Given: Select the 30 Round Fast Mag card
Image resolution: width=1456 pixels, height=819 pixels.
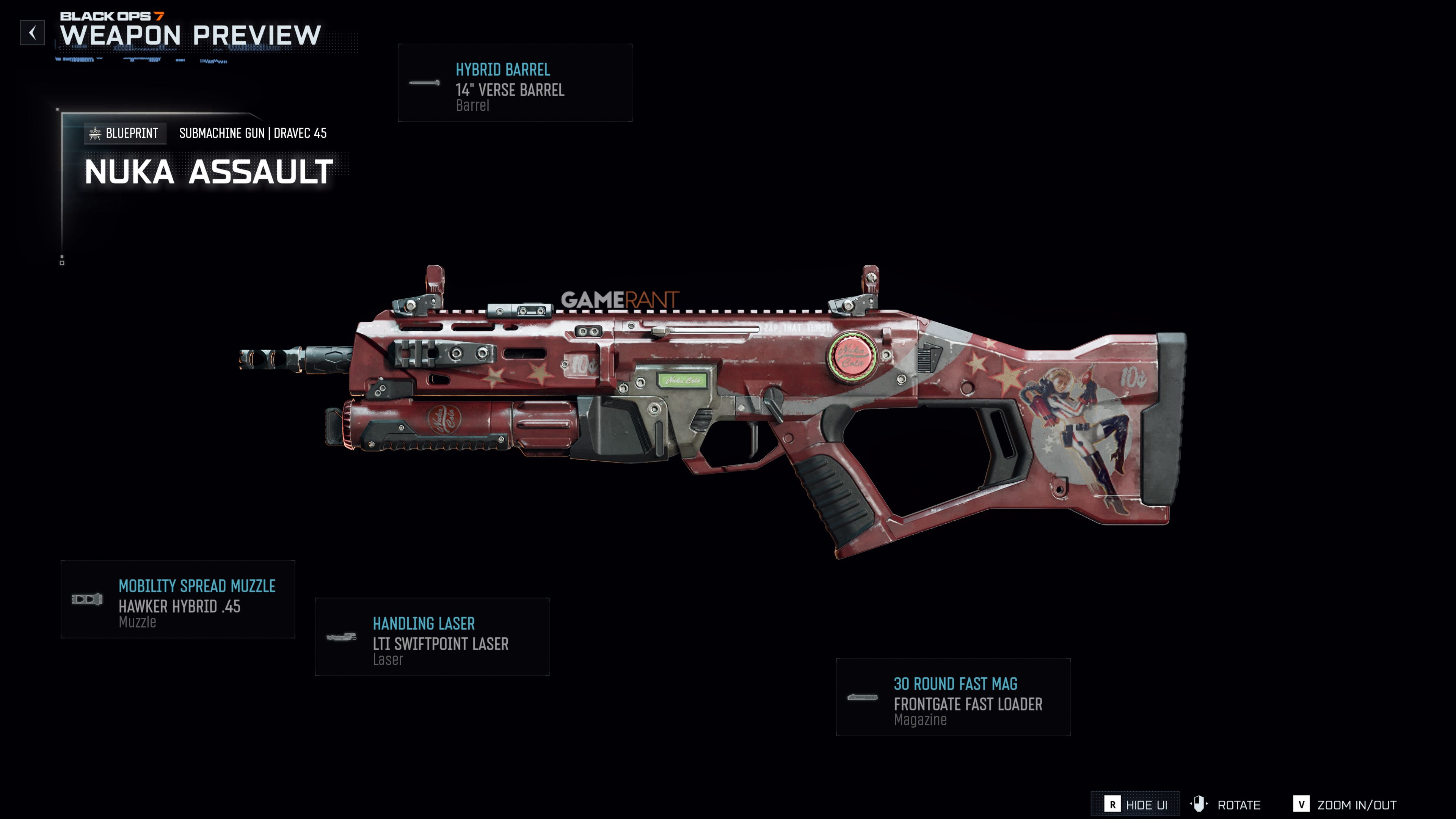Looking at the screenshot, I should (952, 697).
